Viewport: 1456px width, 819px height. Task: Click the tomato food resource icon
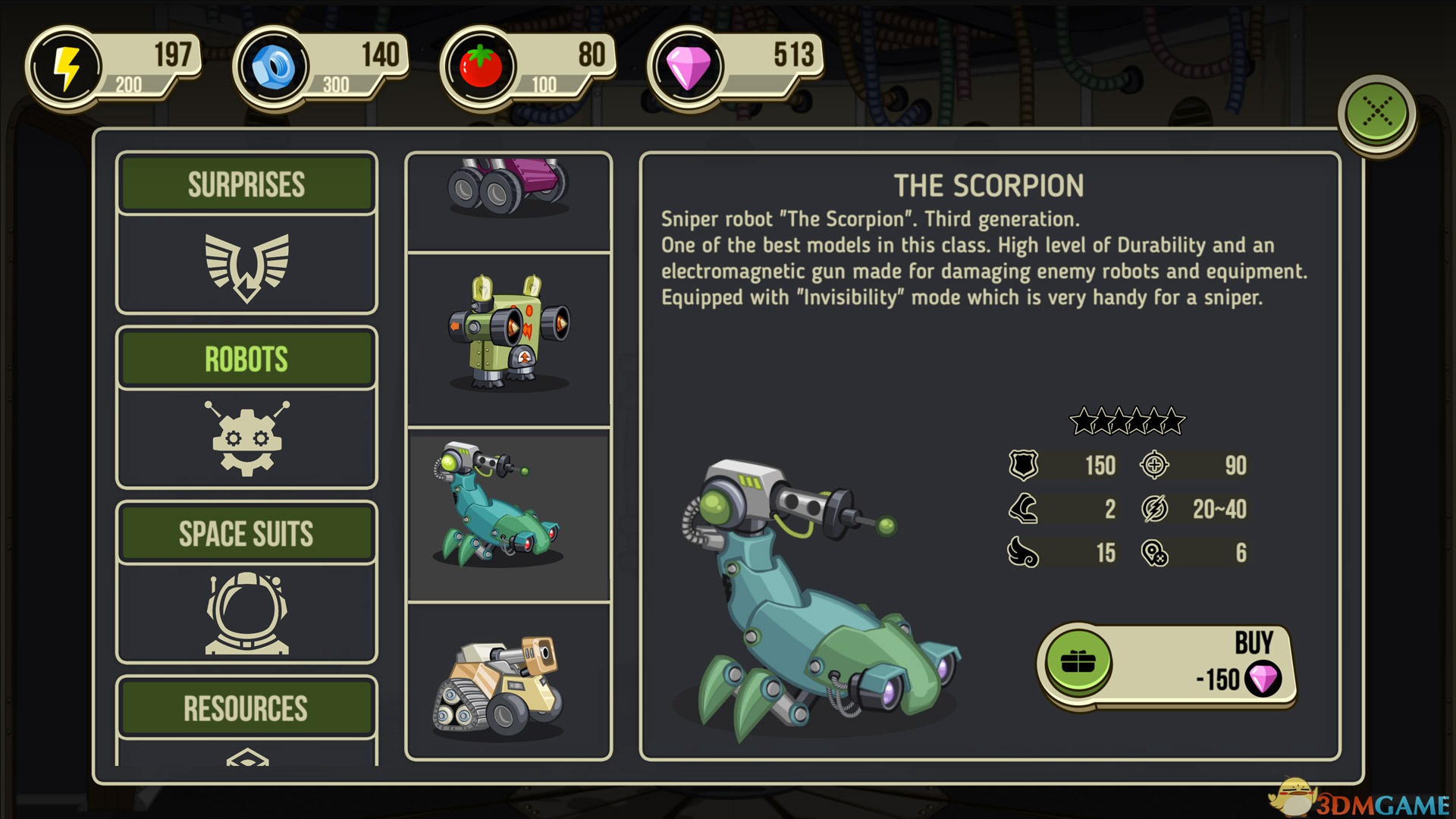(480, 67)
